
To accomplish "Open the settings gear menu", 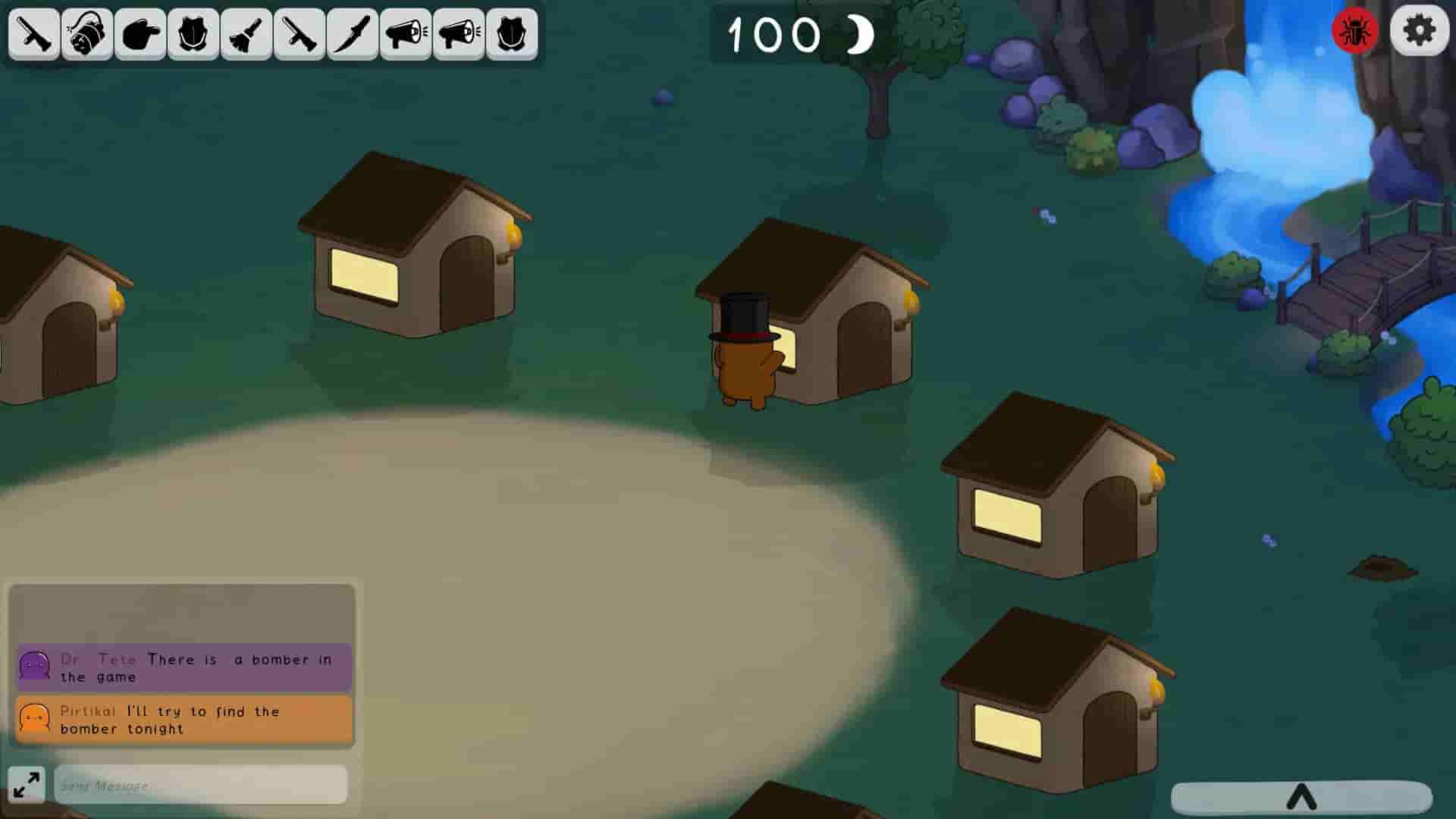I will click(1418, 32).
